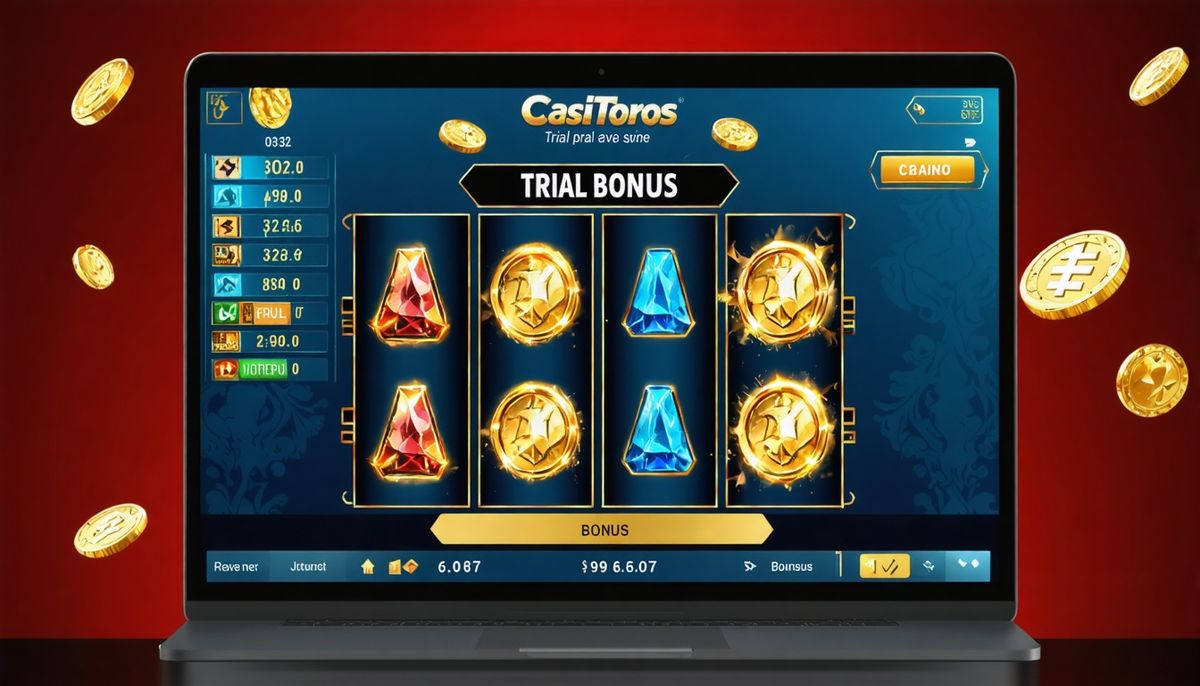Click the outlined tag button in the top-right corner
The width and height of the screenshot is (1200, 686).
click(x=944, y=110)
